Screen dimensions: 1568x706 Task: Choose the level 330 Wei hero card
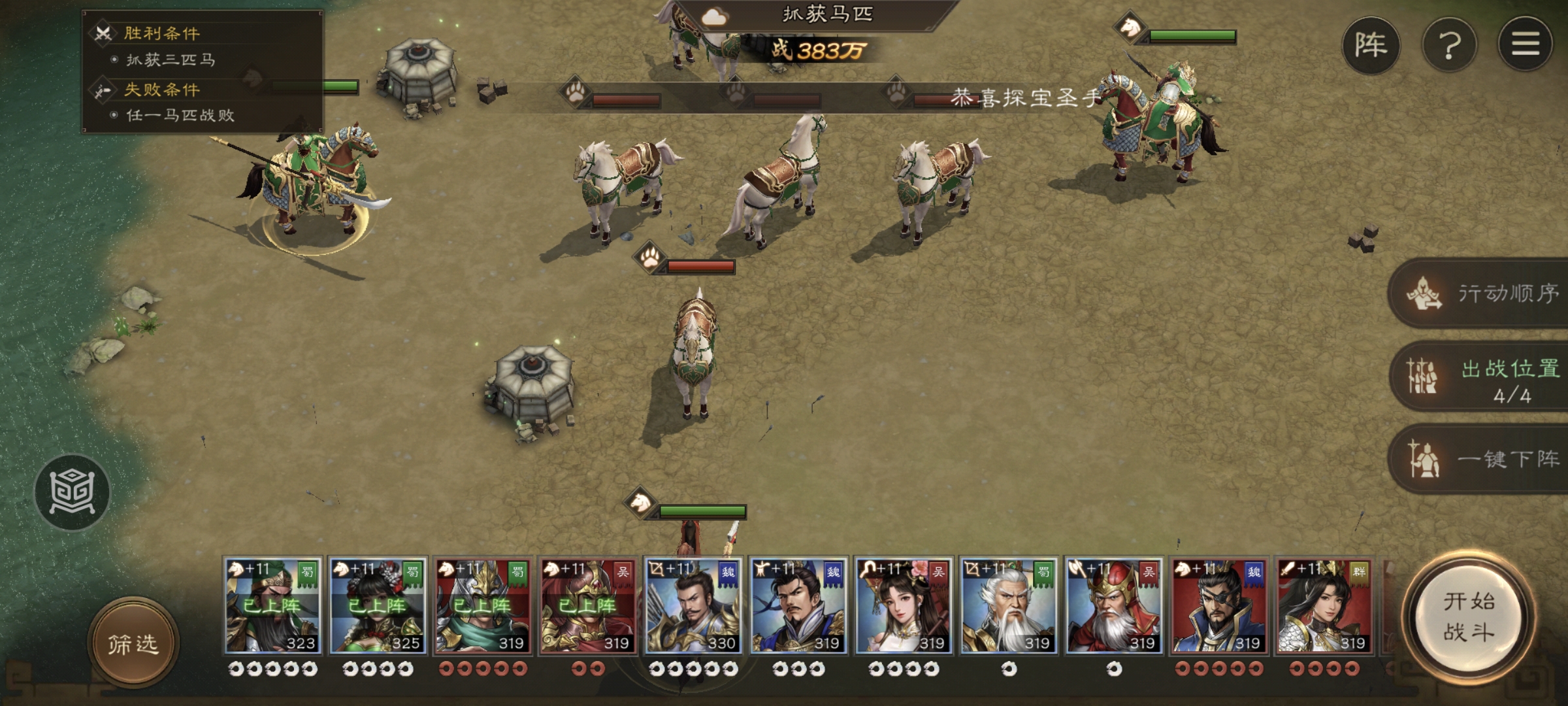[693, 606]
